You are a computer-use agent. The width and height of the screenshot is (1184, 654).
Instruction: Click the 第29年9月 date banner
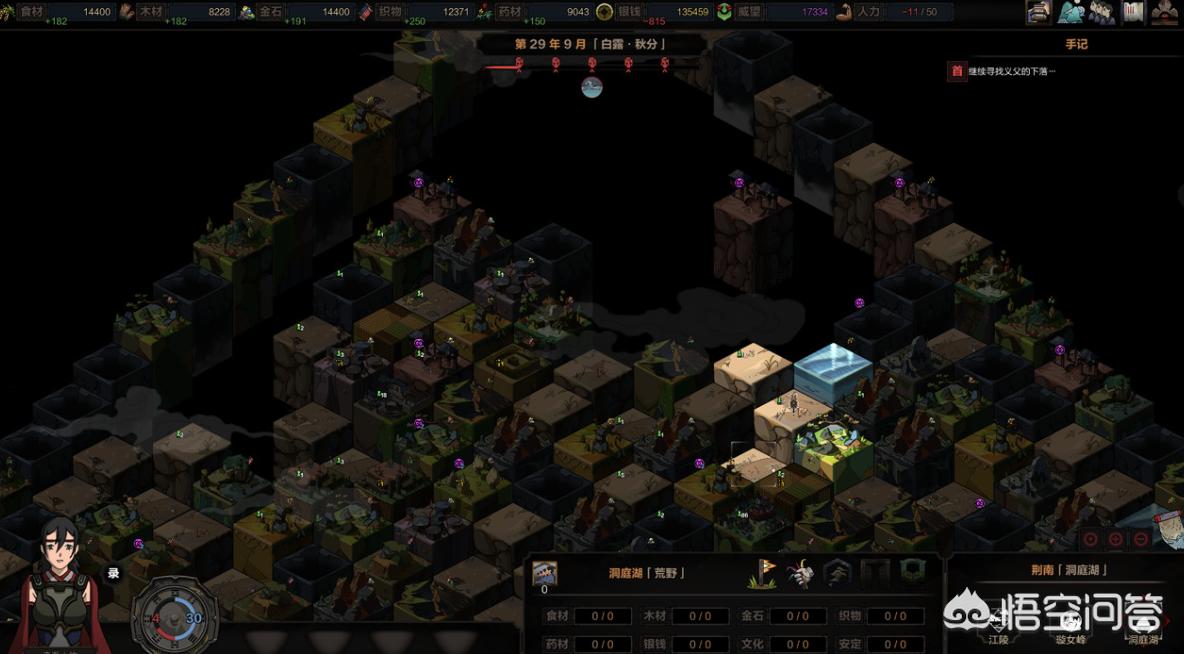click(590, 44)
